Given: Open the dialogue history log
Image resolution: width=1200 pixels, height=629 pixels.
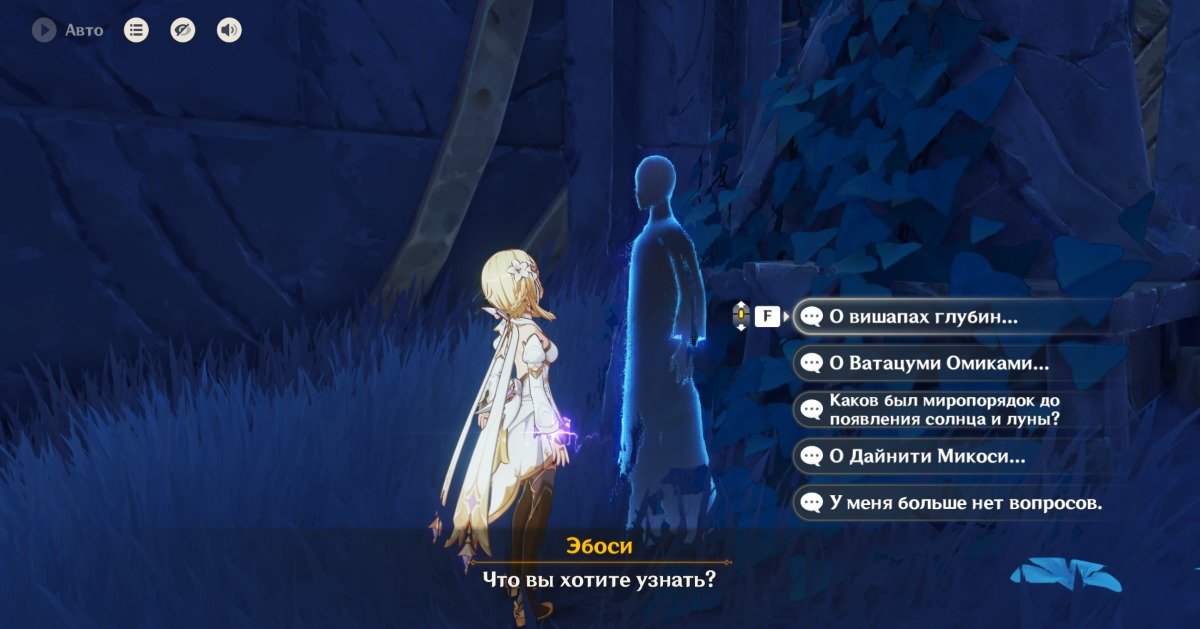Looking at the screenshot, I should 136,30.
